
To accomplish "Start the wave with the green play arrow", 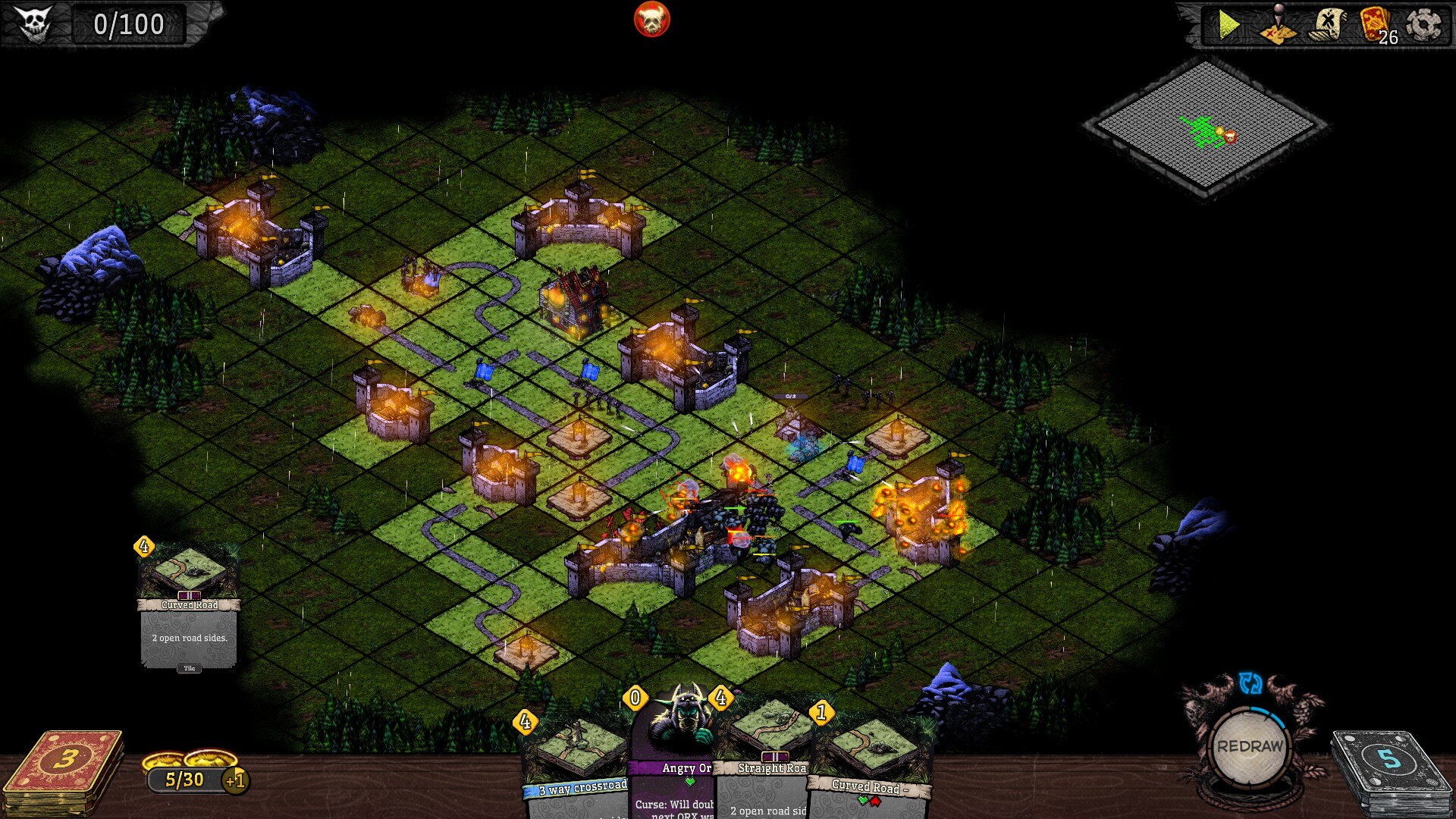I will (x=1228, y=26).
